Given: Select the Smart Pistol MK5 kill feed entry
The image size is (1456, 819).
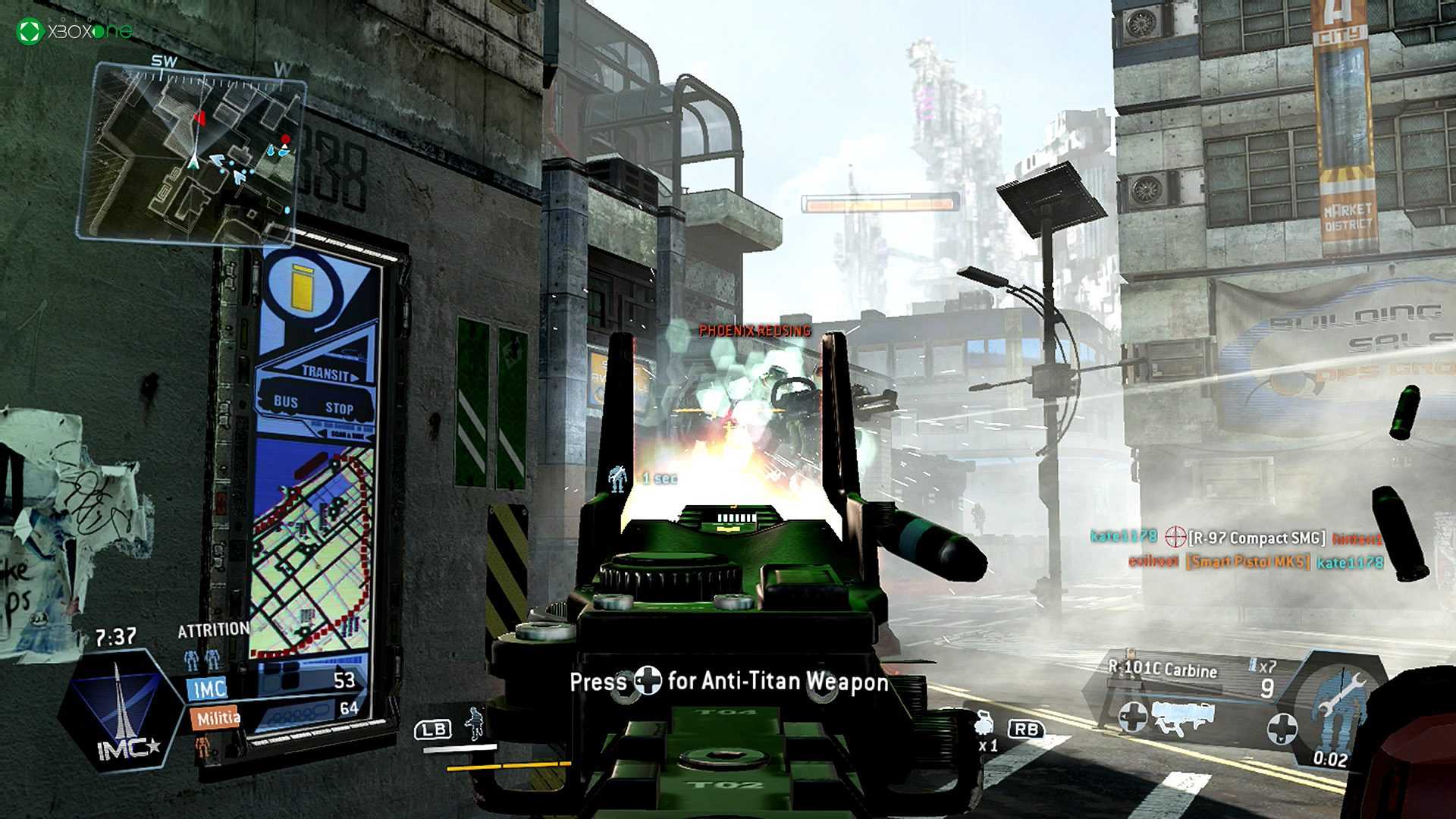Looking at the screenshot, I should [x=1255, y=562].
